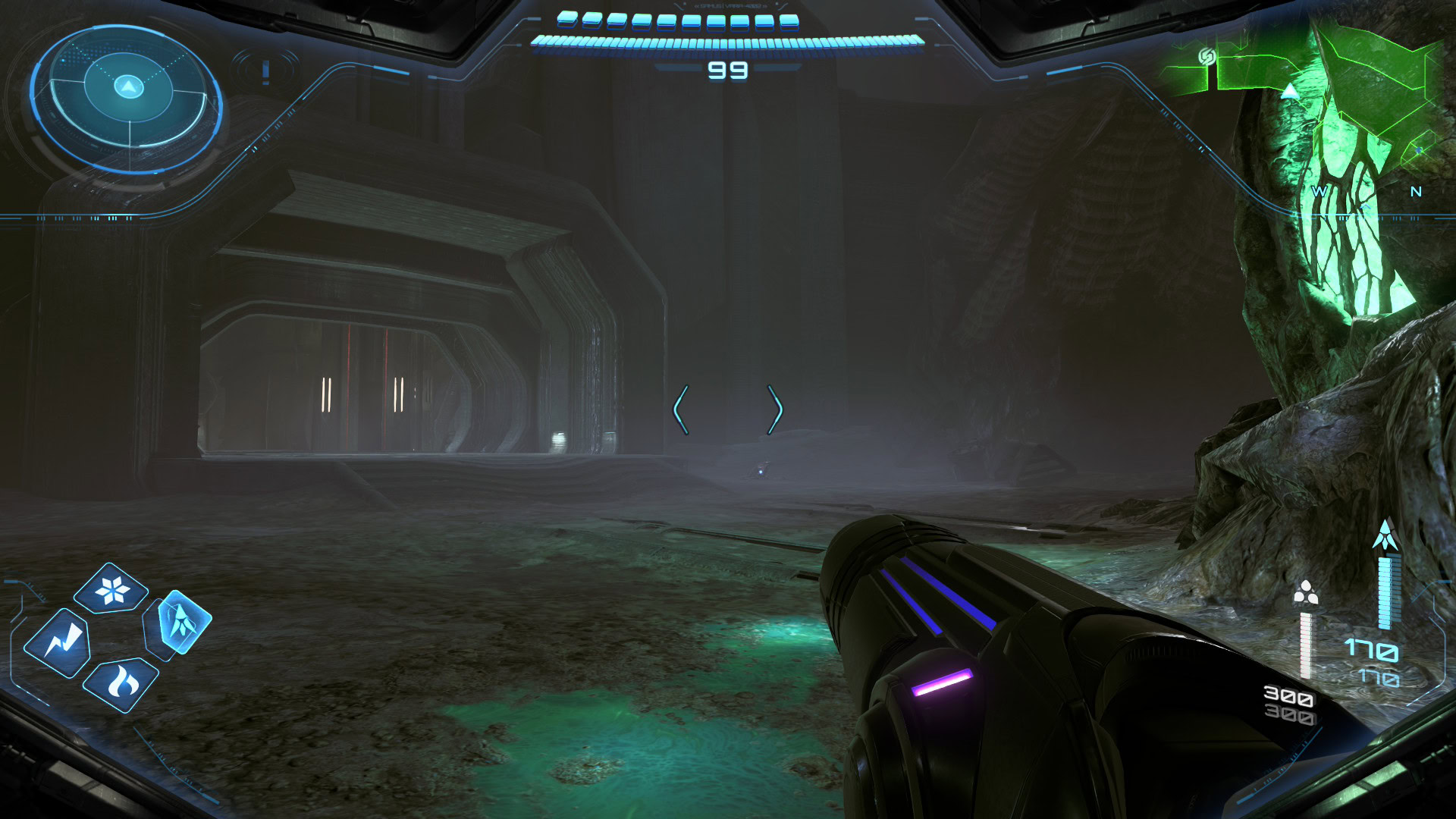Activate the flame fire shot icon
The height and width of the screenshot is (819, 1456).
(120, 684)
